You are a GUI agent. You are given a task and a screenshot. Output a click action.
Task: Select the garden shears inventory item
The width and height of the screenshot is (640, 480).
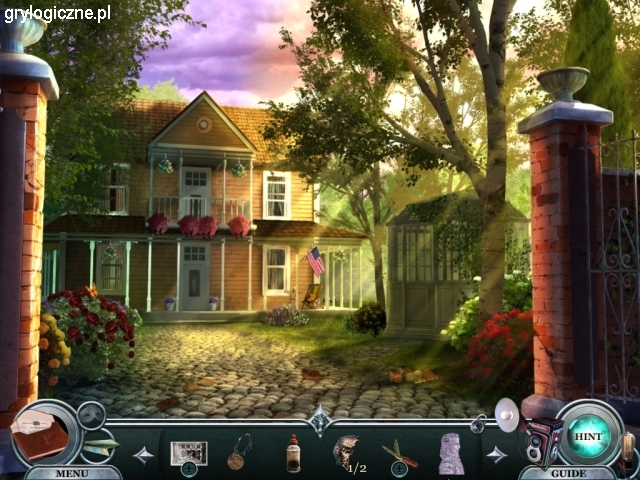click(398, 452)
